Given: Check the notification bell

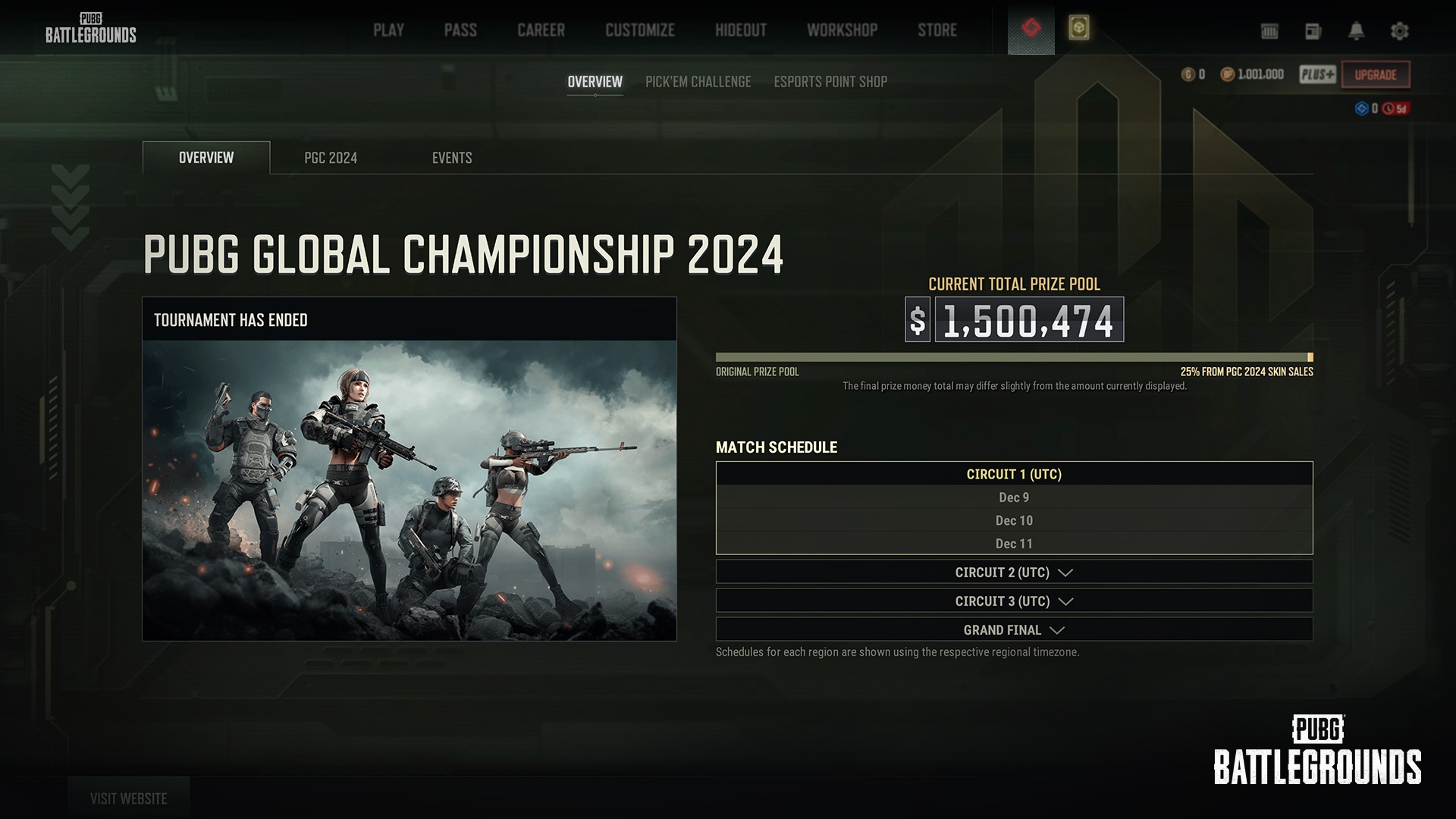Looking at the screenshot, I should (1356, 31).
